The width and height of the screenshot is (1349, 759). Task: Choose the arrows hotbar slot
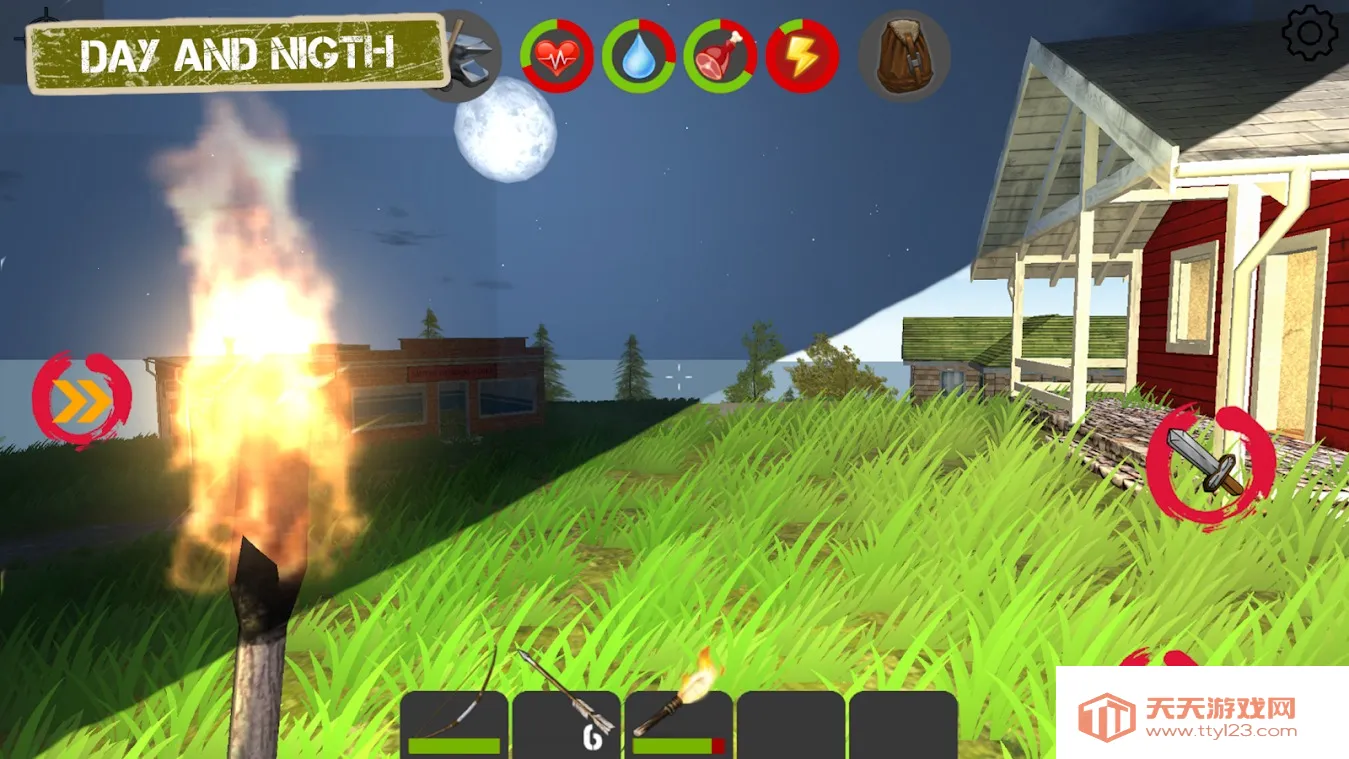(x=566, y=722)
